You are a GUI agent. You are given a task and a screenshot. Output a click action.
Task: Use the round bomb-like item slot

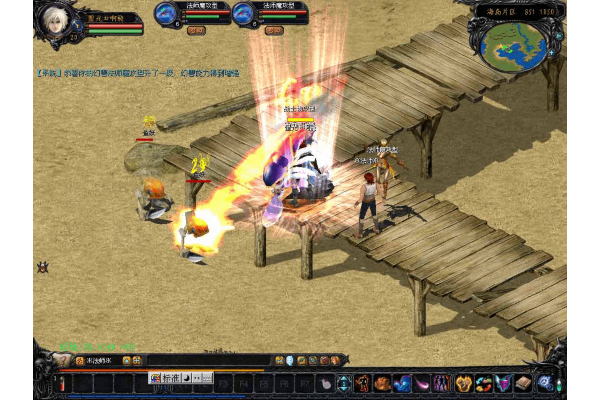point(324,383)
